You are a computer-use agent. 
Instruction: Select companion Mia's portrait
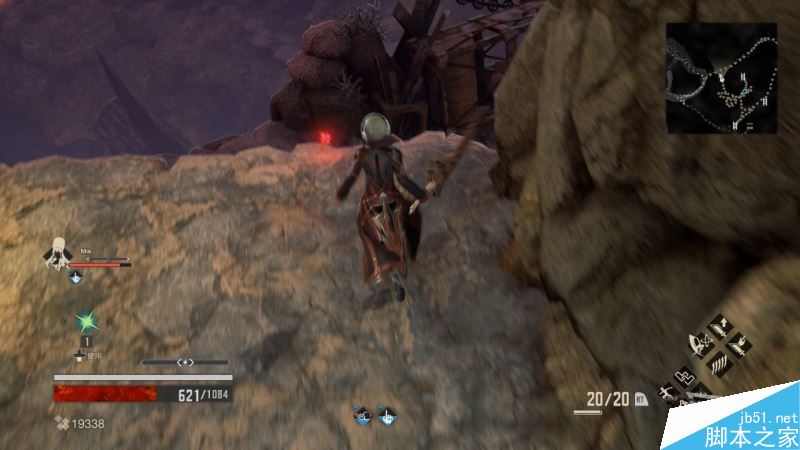click(x=58, y=253)
